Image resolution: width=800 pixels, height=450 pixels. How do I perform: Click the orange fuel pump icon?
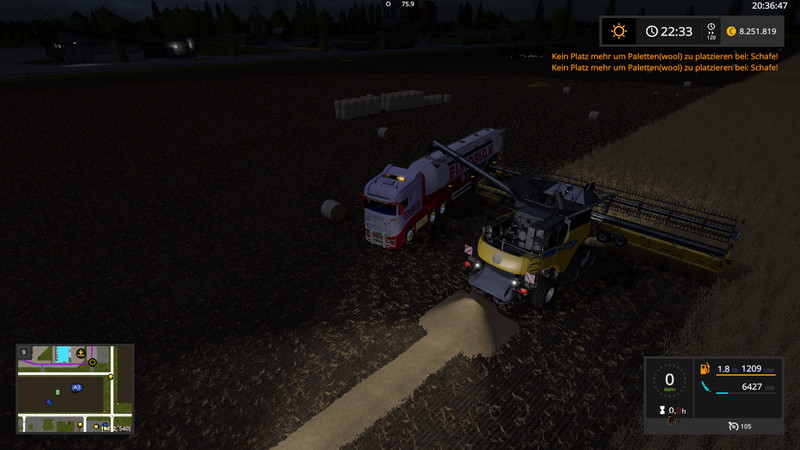point(707,369)
